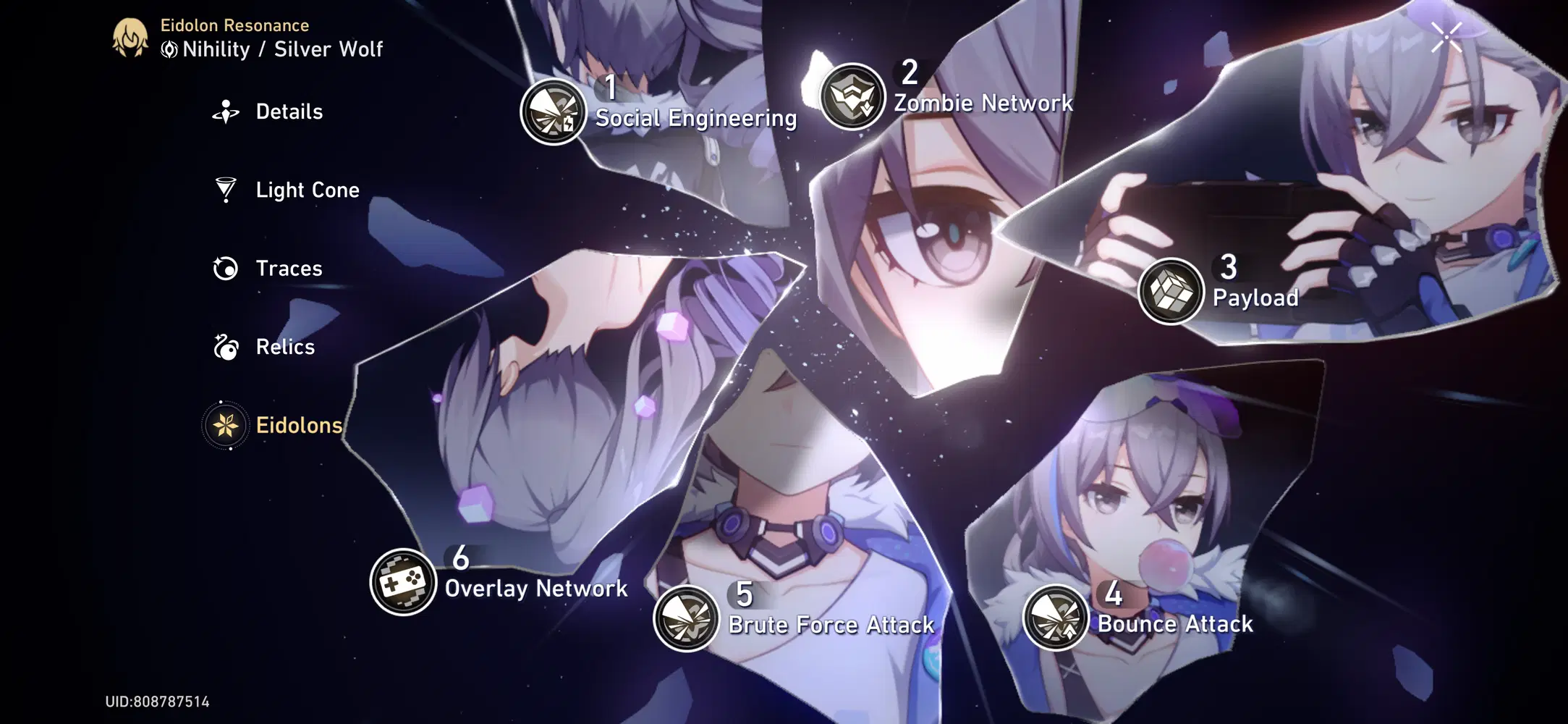Click the Relics swan icon

pos(225,347)
